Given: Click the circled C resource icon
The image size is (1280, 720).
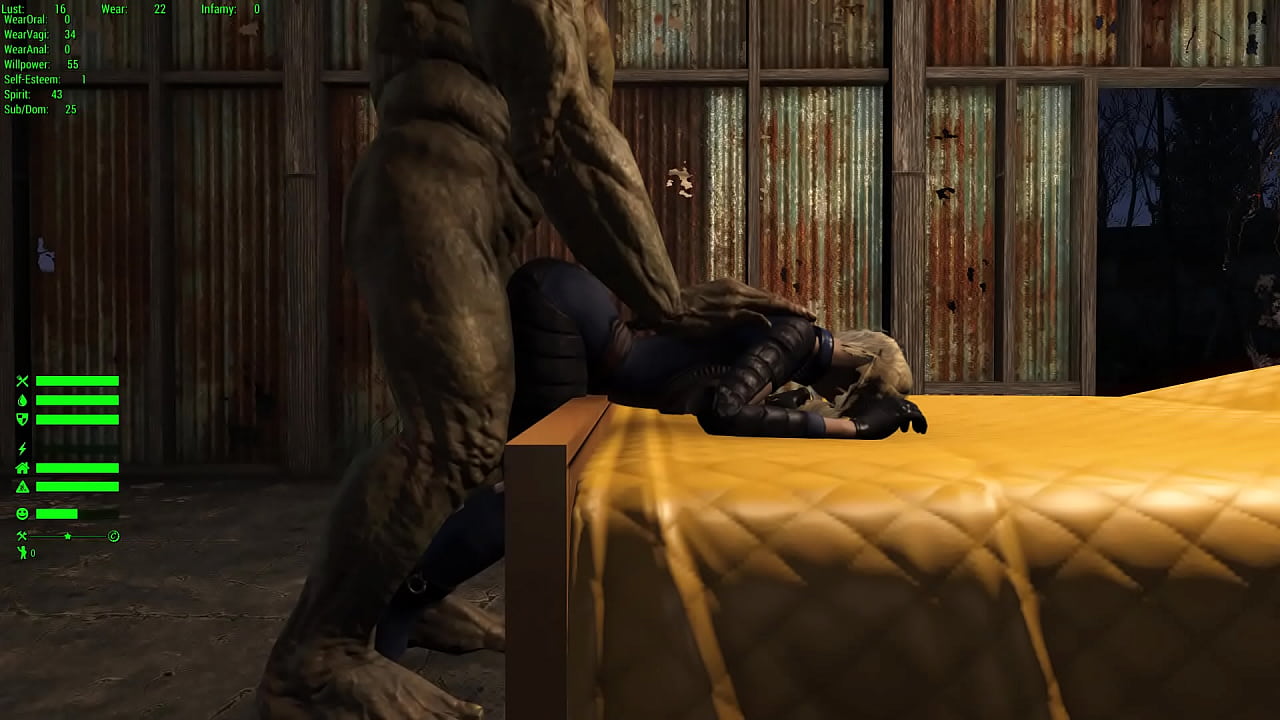Looking at the screenshot, I should click(x=114, y=536).
